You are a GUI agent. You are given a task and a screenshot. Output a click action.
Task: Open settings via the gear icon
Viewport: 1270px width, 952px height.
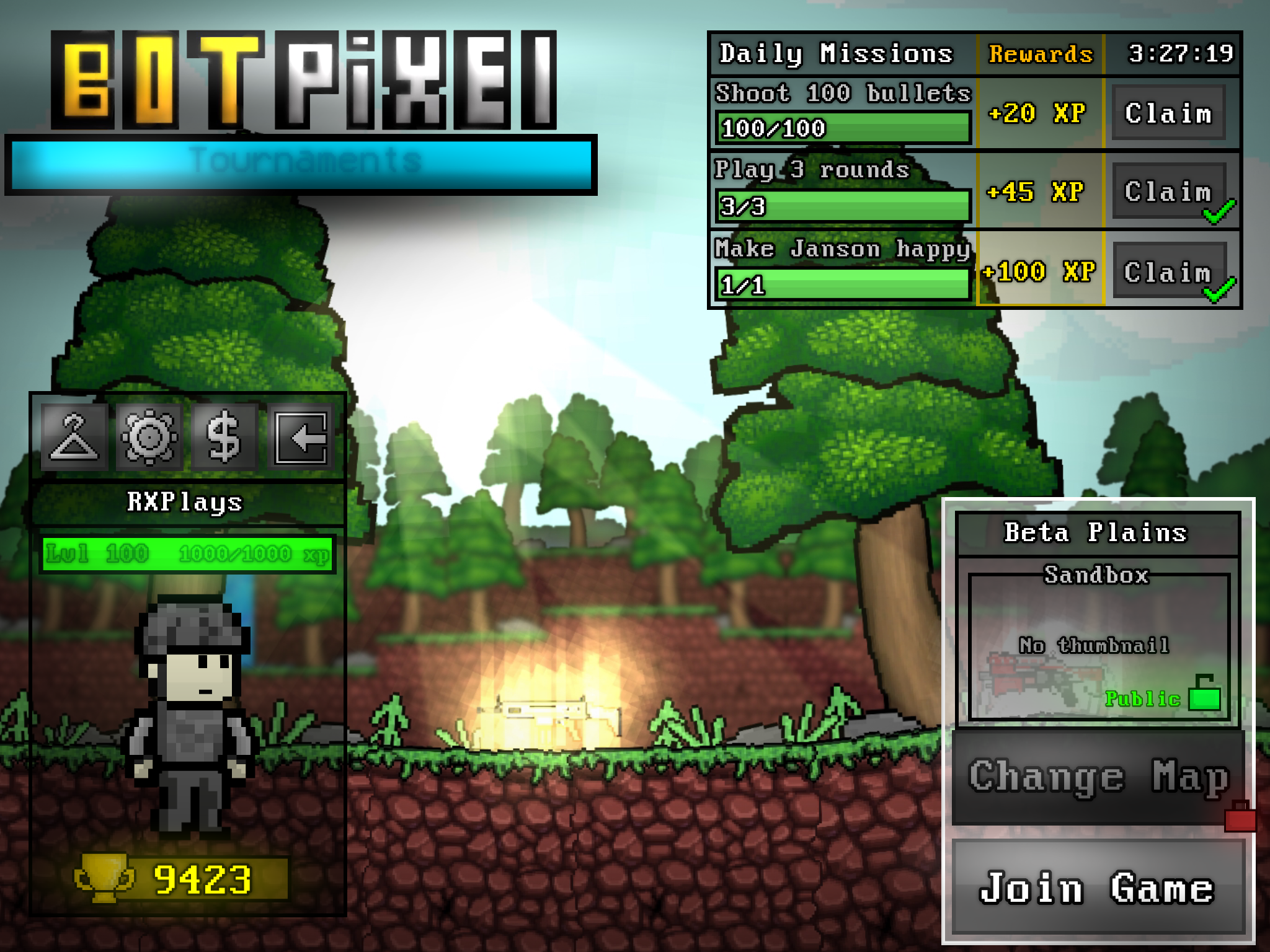tap(149, 438)
